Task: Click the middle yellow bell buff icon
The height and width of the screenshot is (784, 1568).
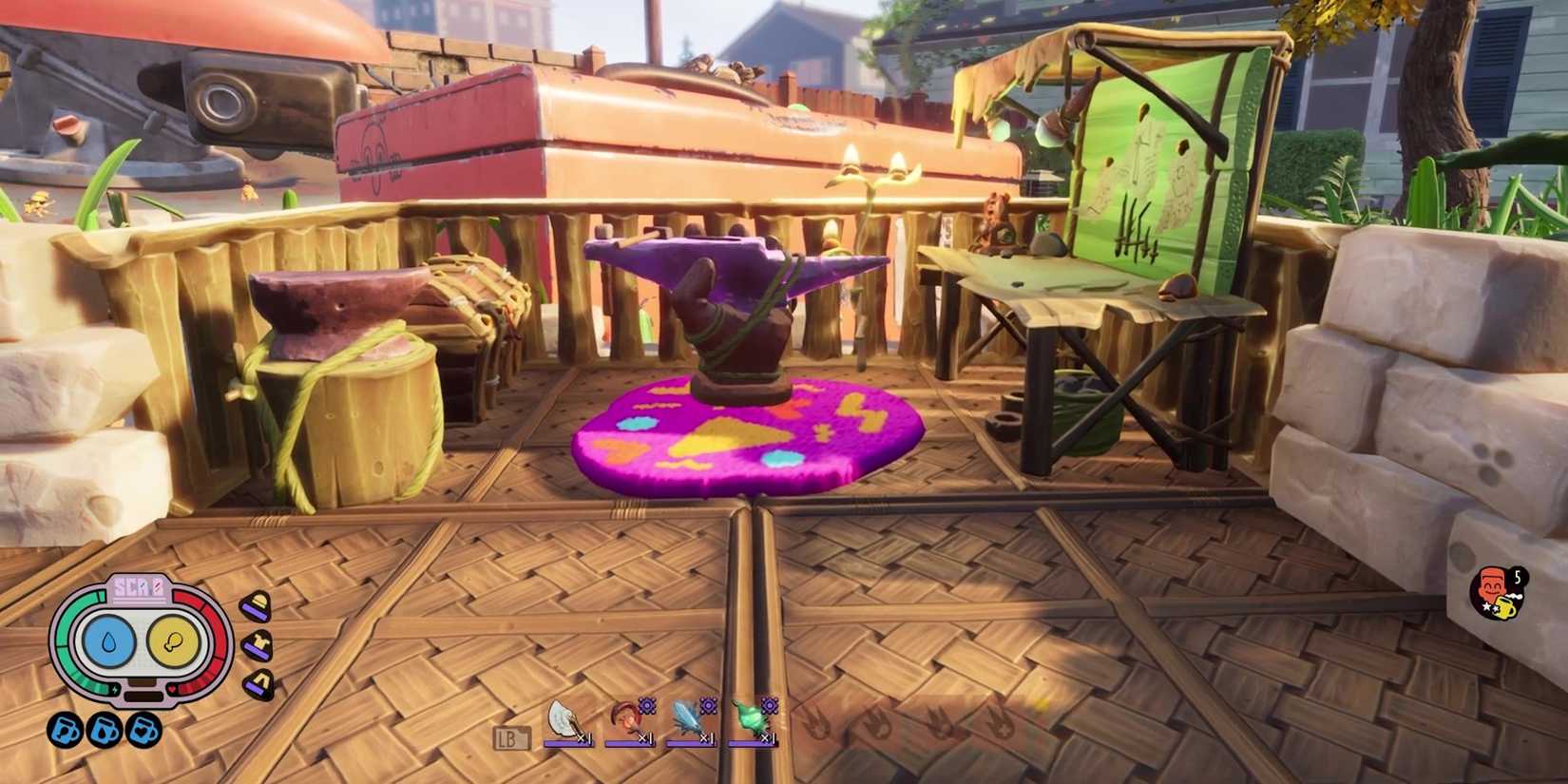Action: 258,644
